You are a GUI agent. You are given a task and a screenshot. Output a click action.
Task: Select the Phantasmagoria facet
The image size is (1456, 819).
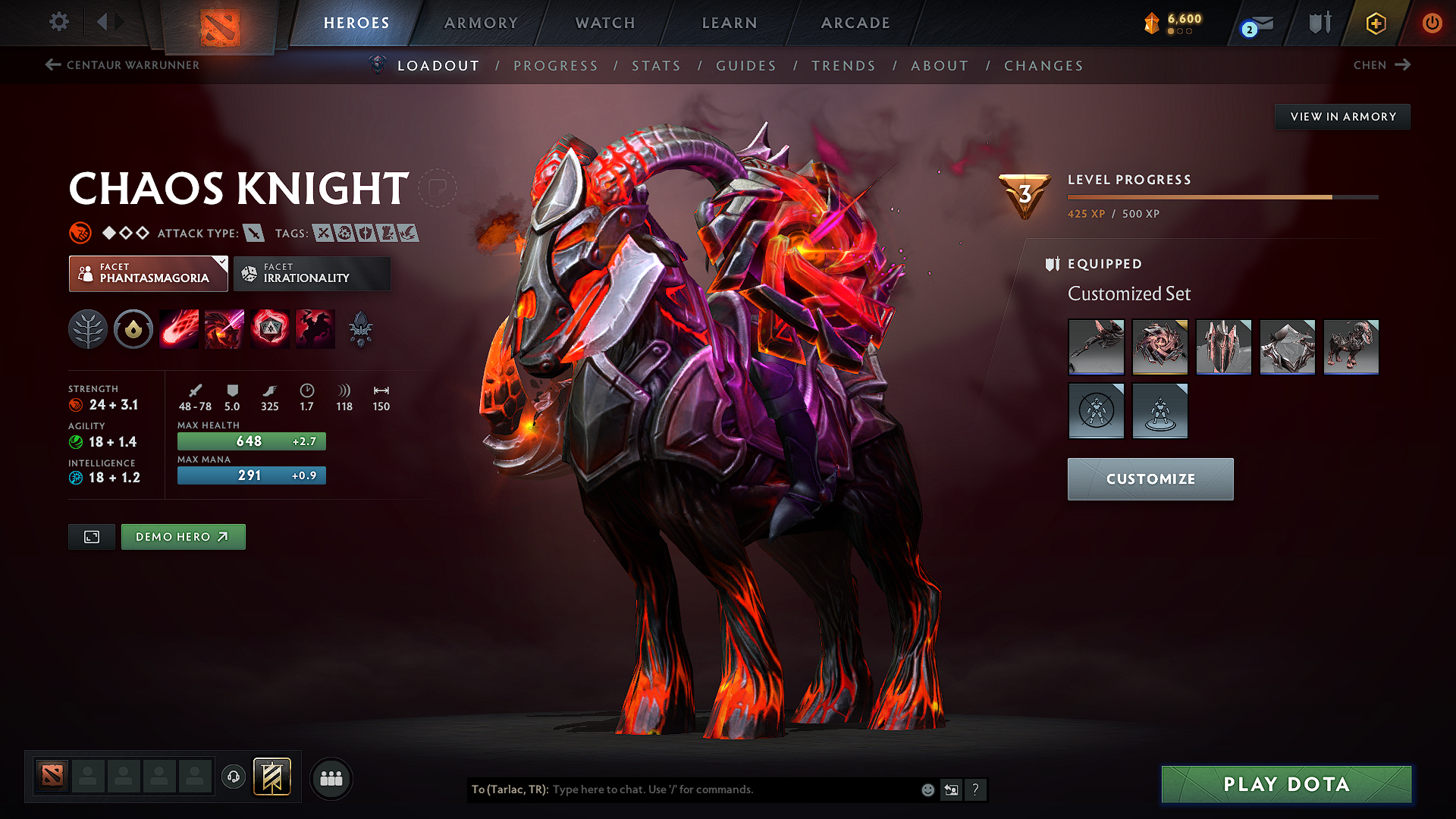click(x=149, y=273)
